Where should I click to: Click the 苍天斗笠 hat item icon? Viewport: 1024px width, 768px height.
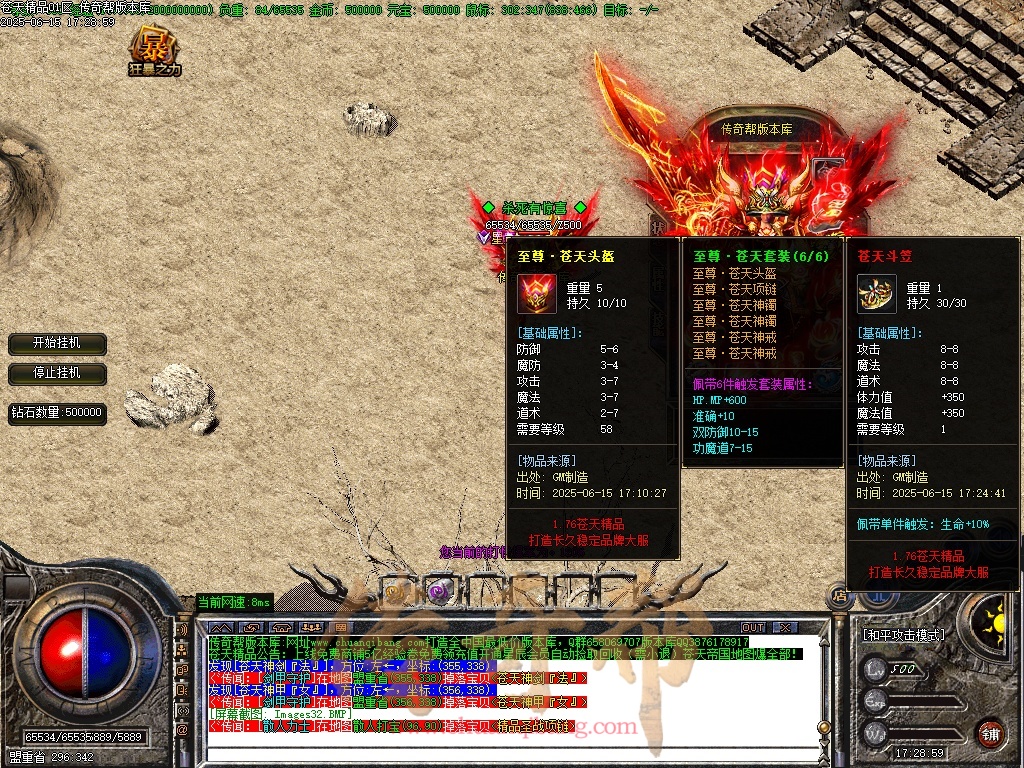pyautogui.click(x=877, y=294)
